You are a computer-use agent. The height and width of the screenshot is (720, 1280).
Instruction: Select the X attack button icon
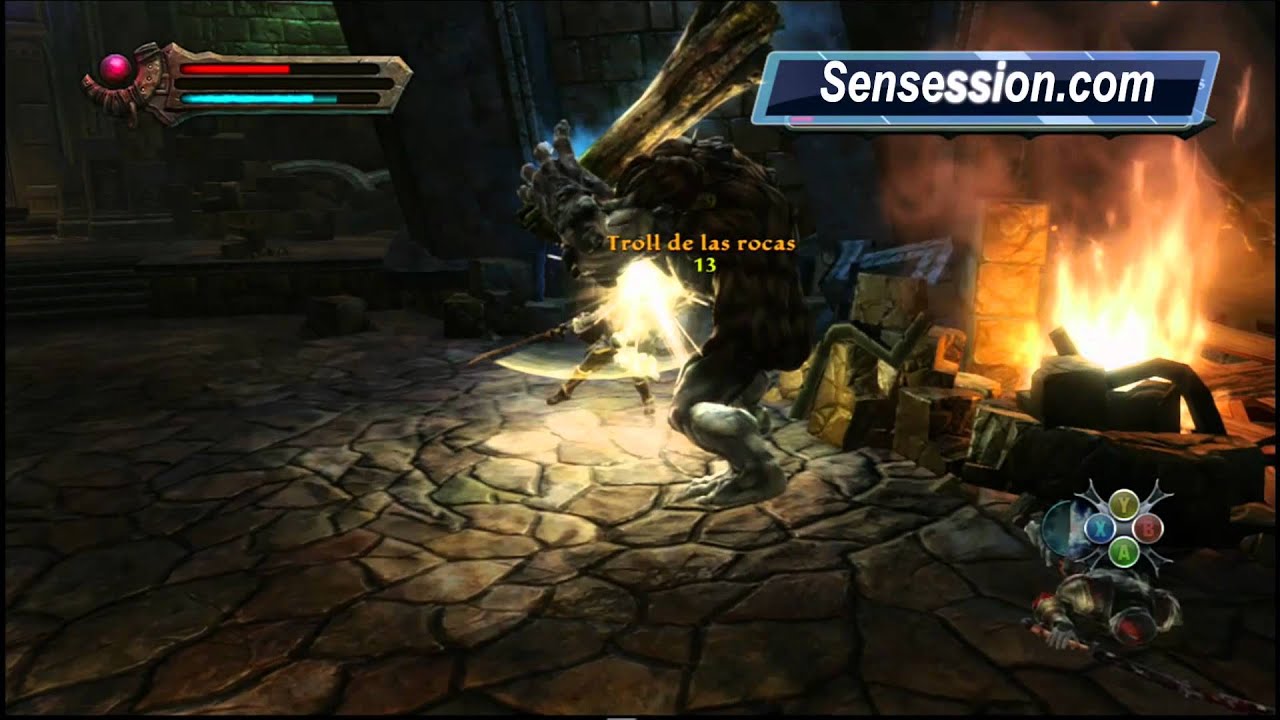click(x=1099, y=528)
